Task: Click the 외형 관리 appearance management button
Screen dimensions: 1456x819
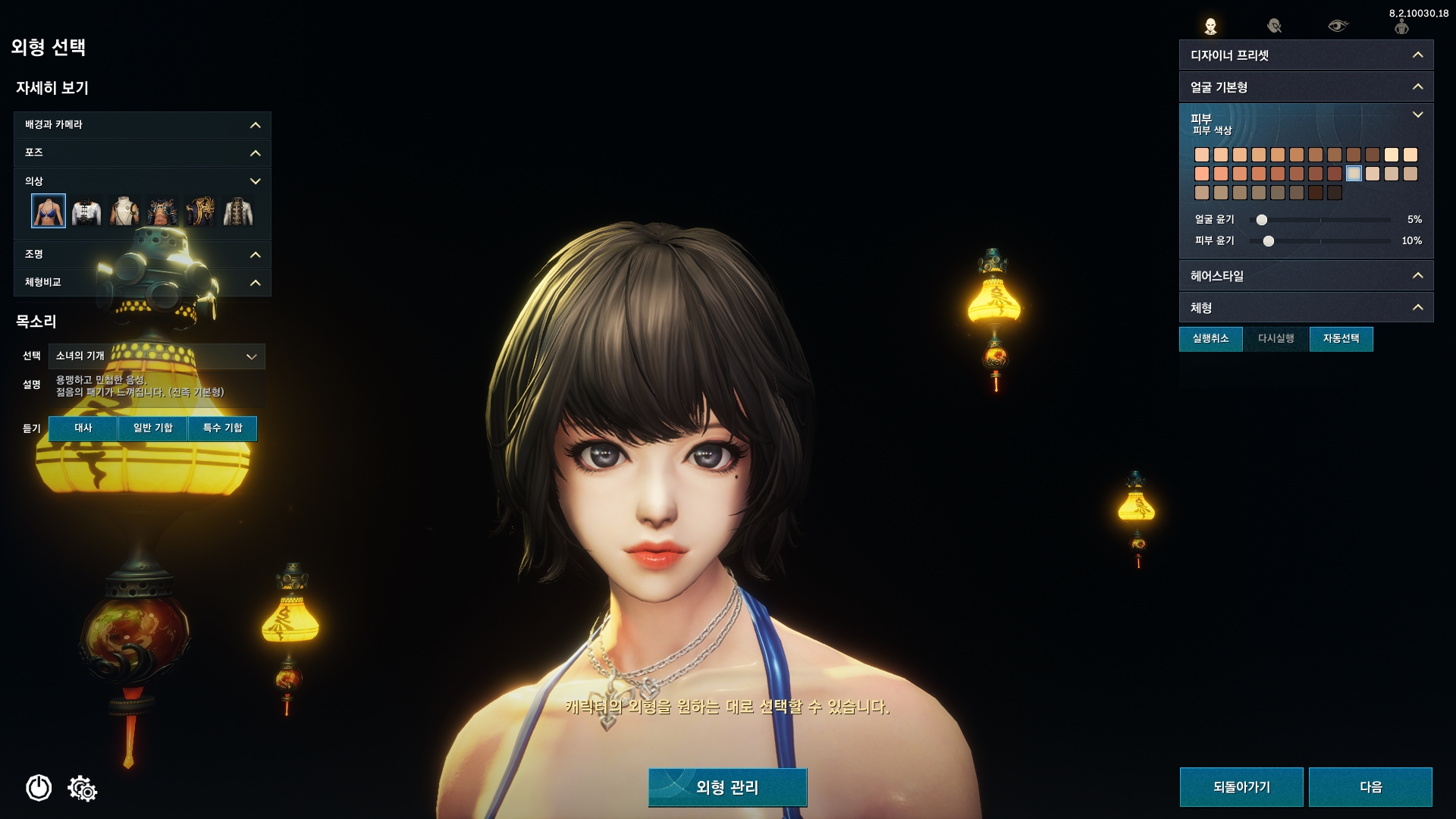Action: pyautogui.click(x=726, y=787)
